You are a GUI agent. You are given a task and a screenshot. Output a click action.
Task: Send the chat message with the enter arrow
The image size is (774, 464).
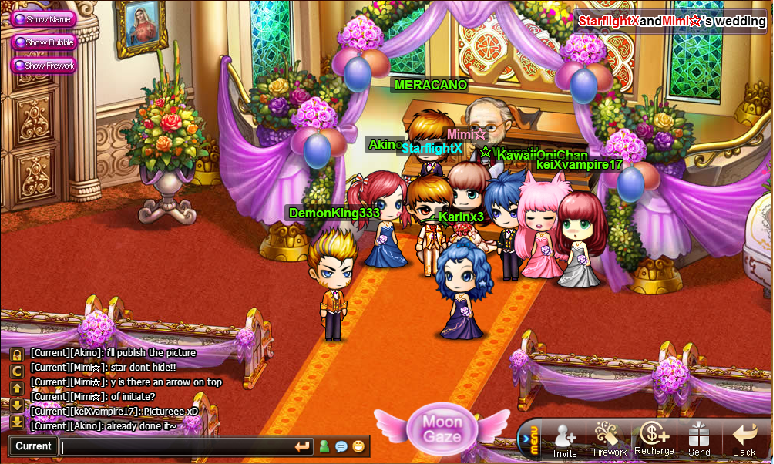[302, 446]
